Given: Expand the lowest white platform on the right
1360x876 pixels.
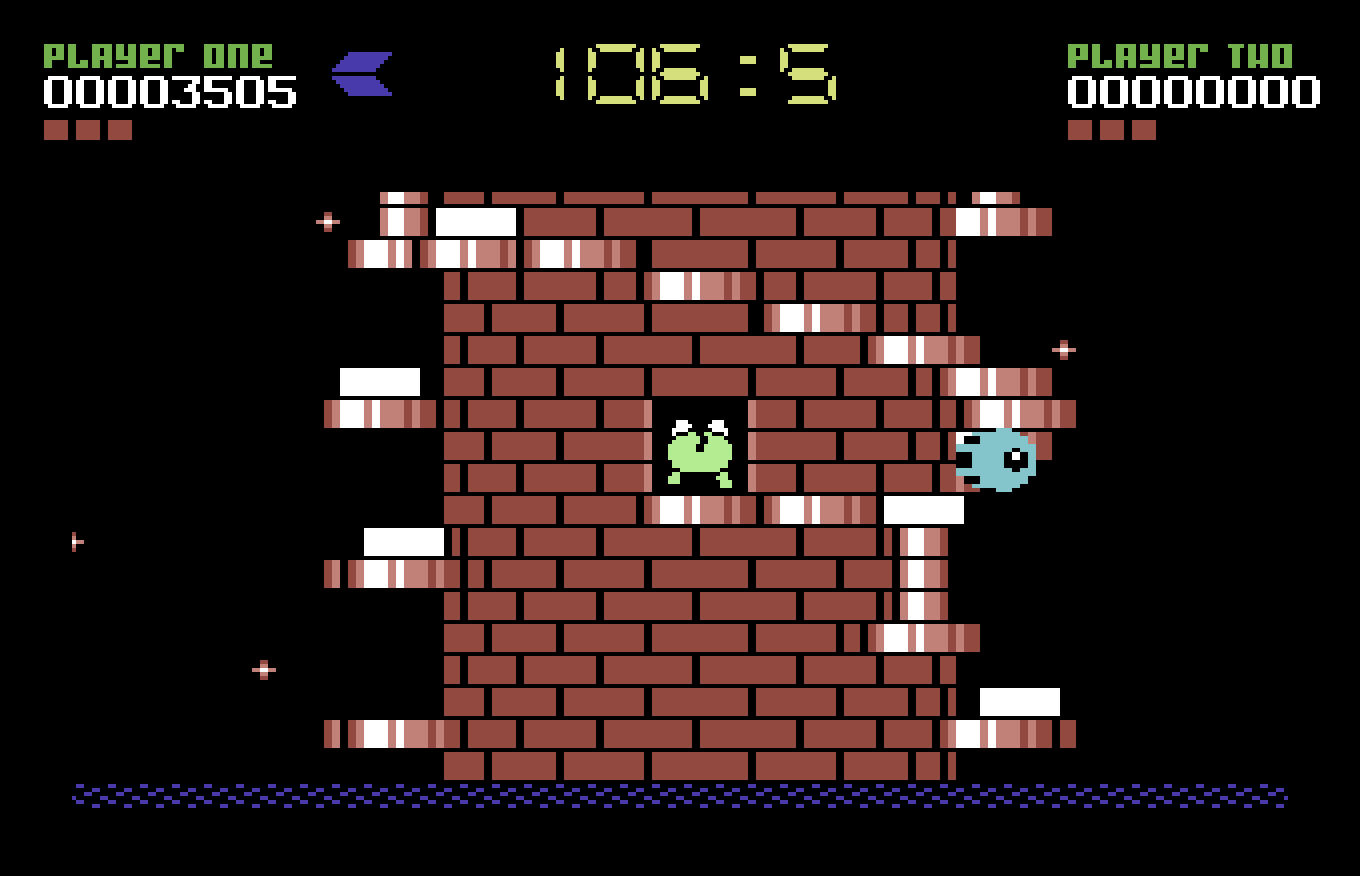Looking at the screenshot, I should [x=1022, y=700].
